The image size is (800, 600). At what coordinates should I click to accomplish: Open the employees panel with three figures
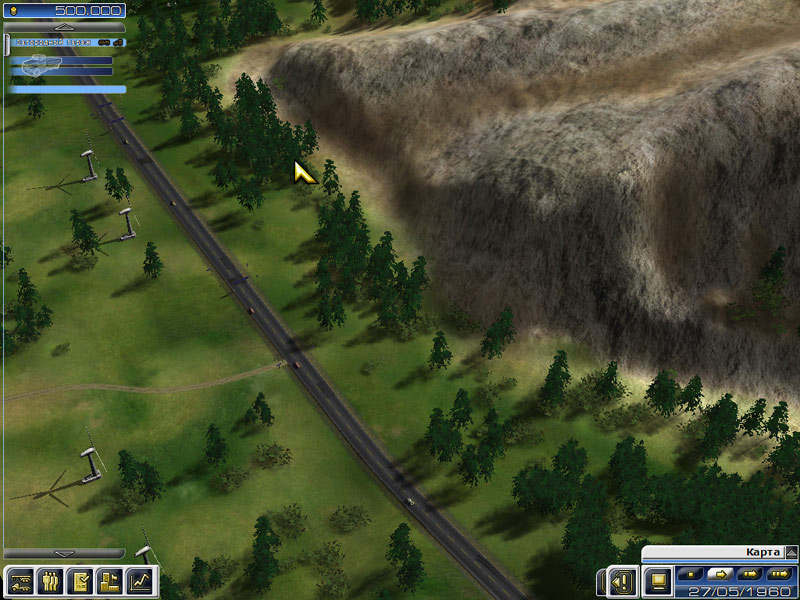49,580
